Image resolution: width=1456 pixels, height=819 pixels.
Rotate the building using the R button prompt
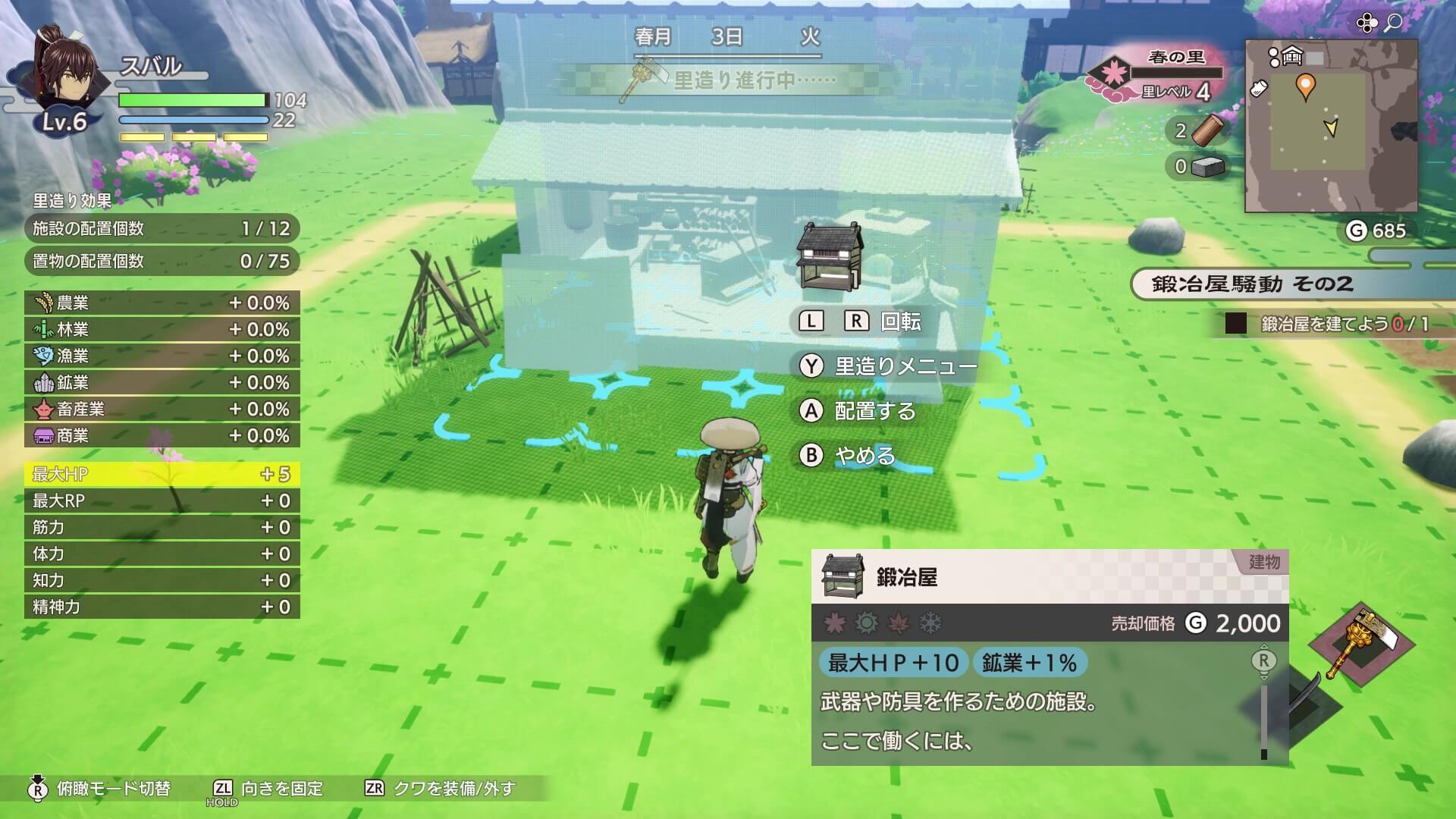click(856, 322)
